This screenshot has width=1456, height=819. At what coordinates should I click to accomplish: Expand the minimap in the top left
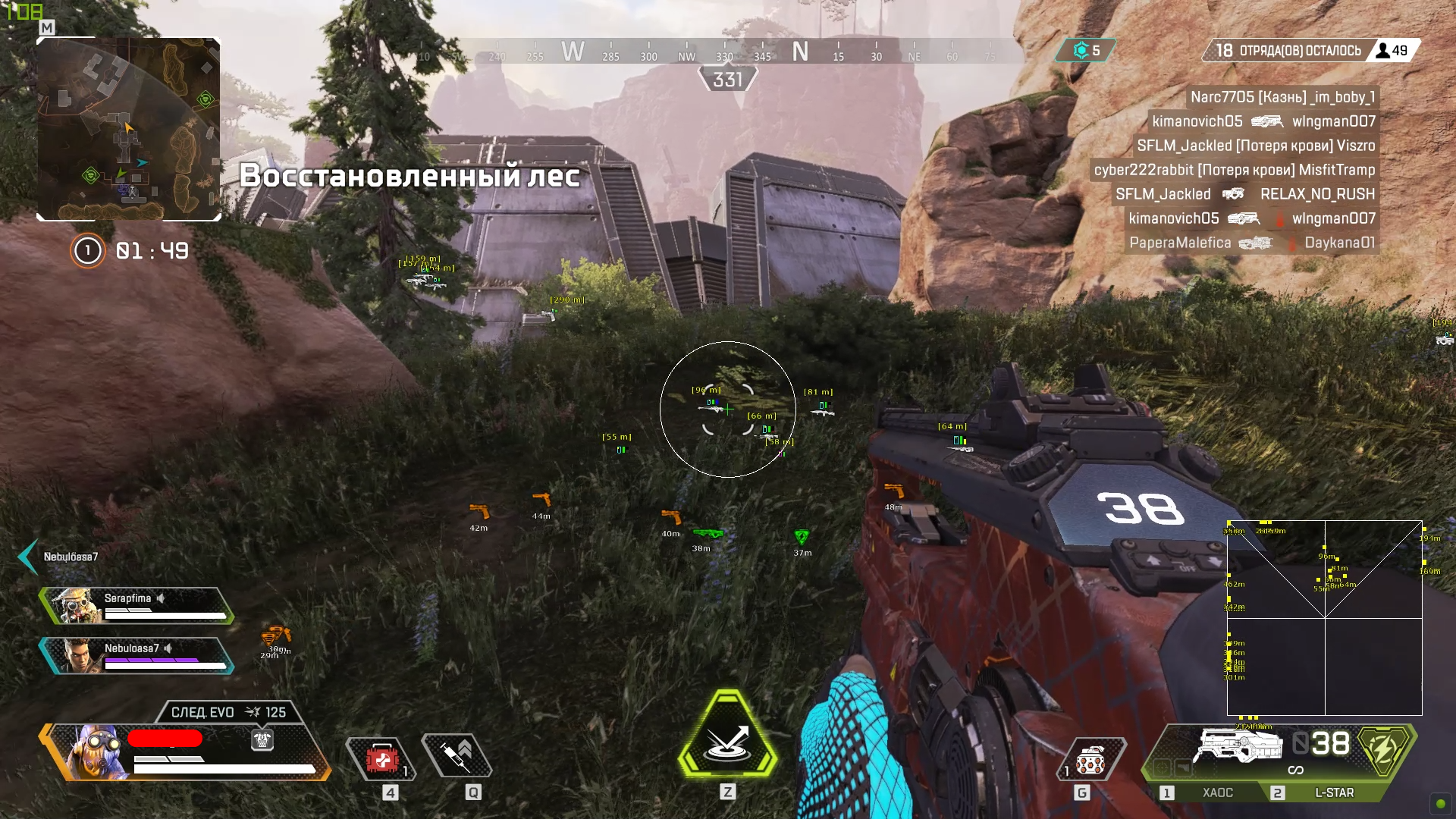tap(129, 129)
